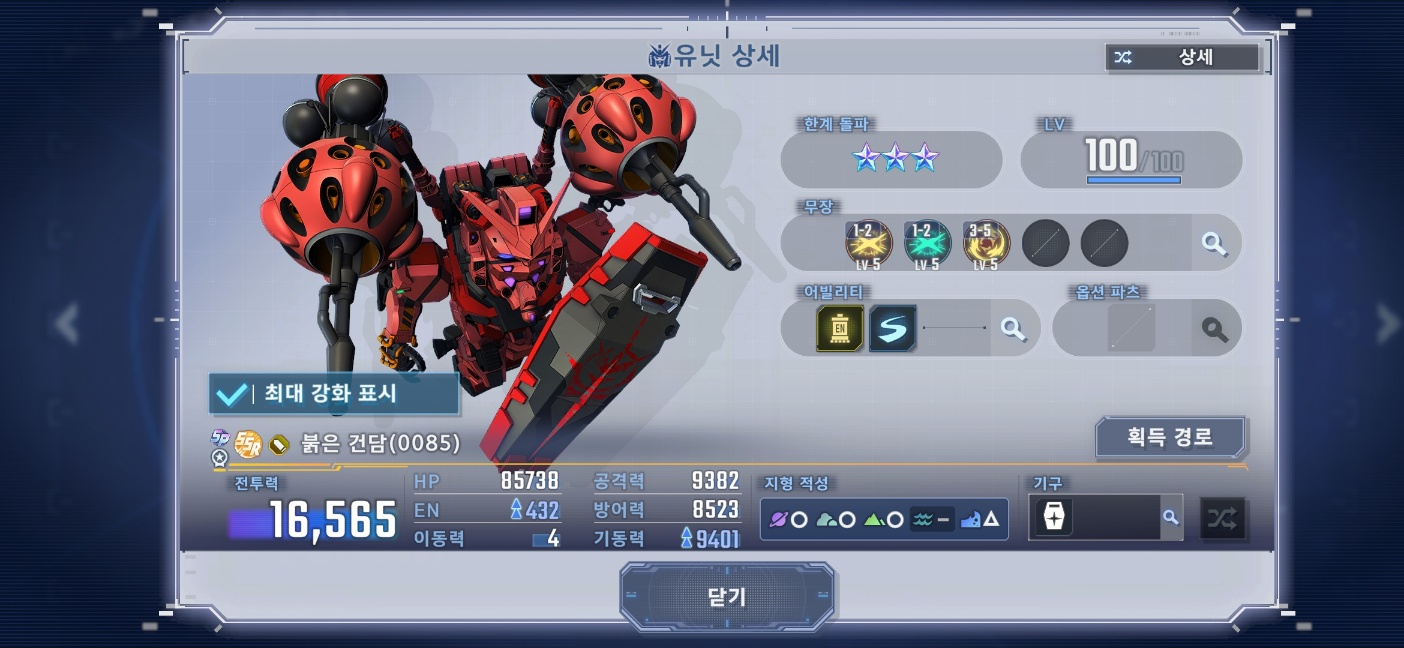Inspect weapons with the 무장 magnifier

point(1214,243)
